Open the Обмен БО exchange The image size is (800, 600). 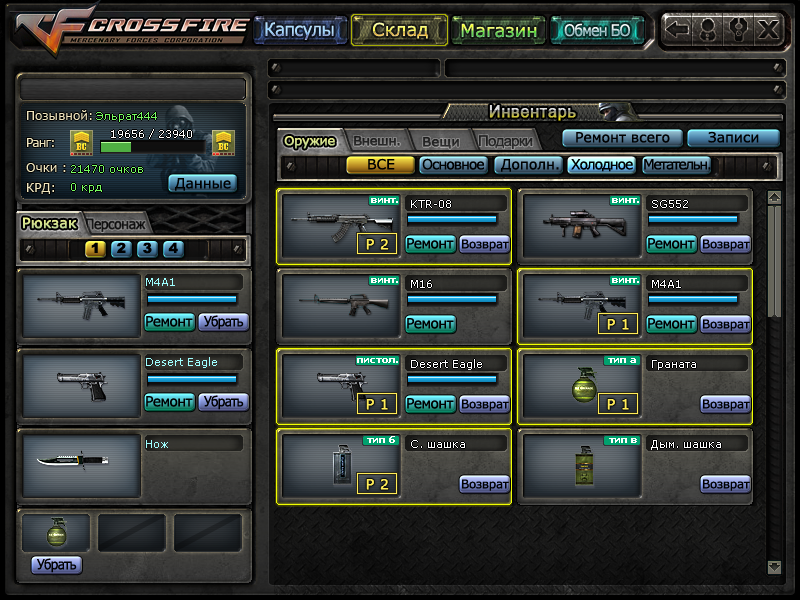(x=597, y=31)
